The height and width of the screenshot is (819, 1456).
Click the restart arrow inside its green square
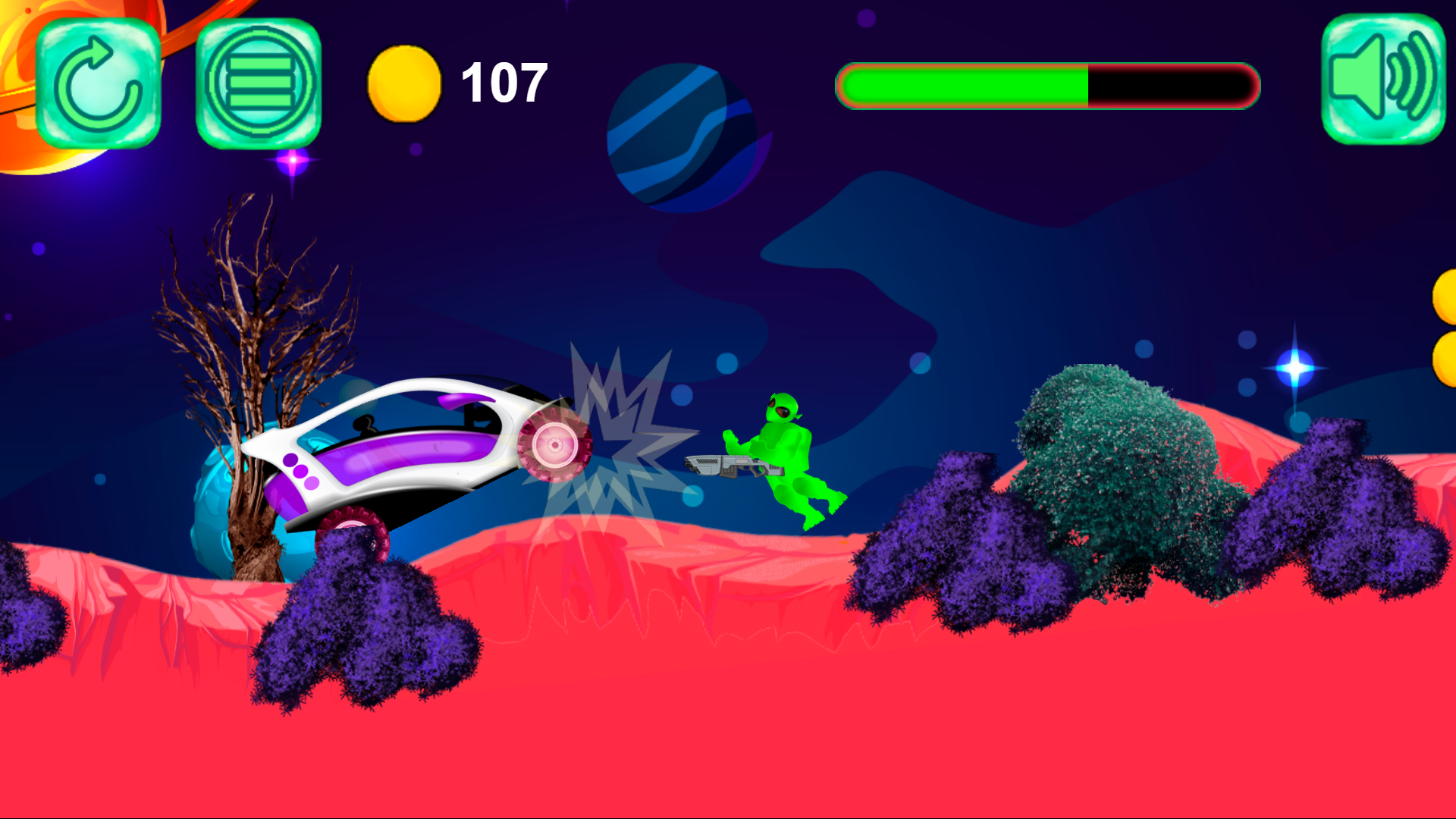point(97,83)
